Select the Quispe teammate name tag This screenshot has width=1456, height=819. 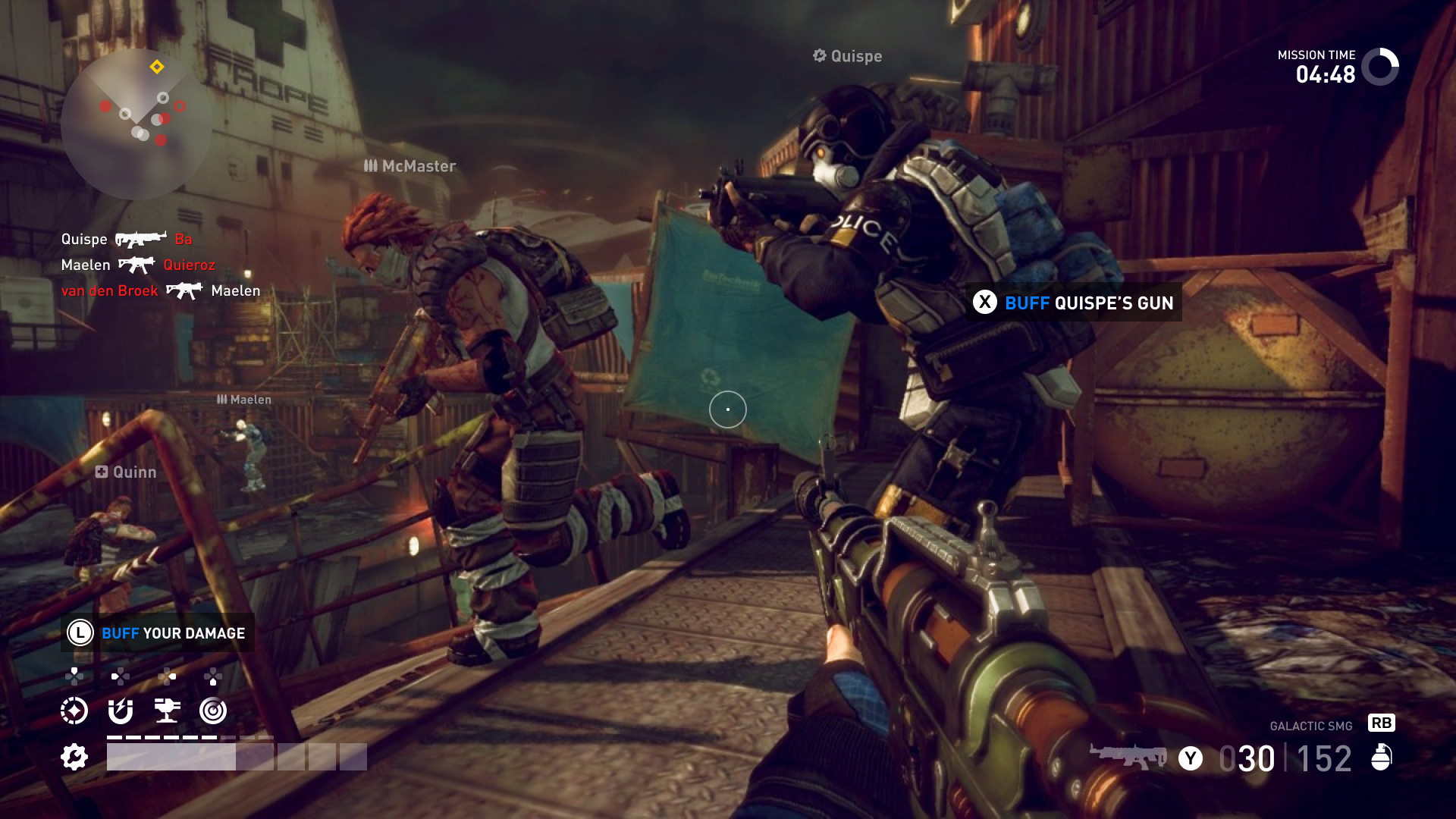[x=847, y=56]
